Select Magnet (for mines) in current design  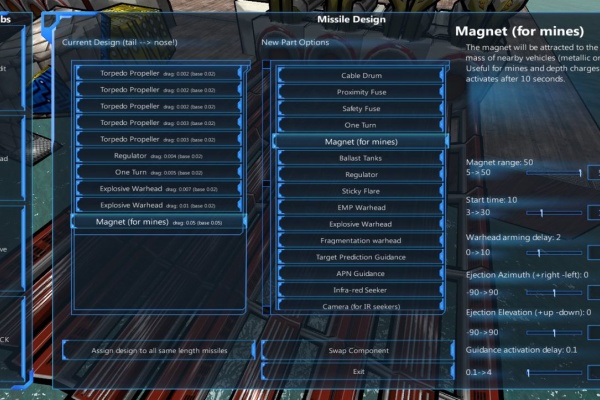(160, 222)
